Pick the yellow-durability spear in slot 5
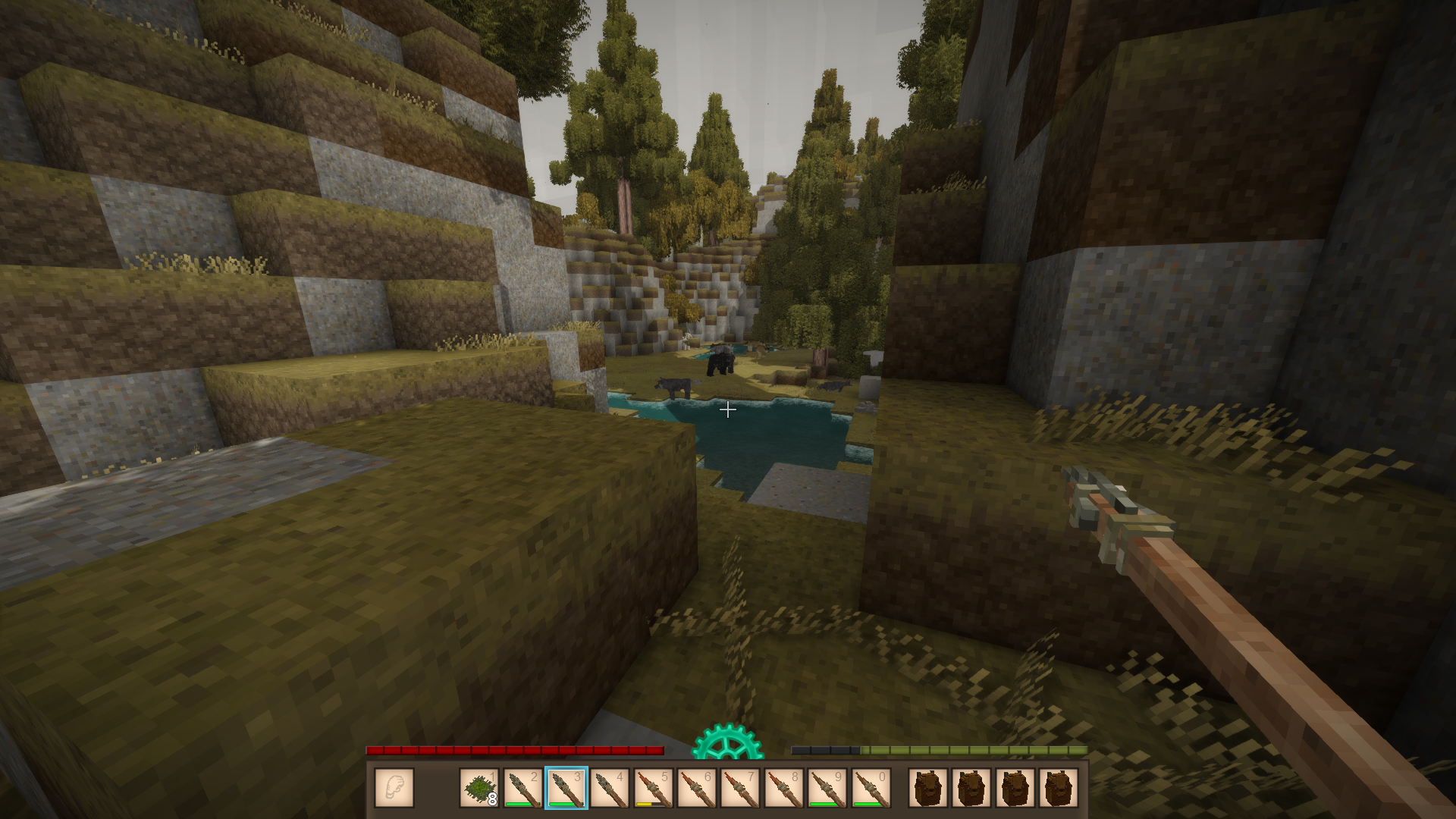The height and width of the screenshot is (819, 1456). coord(654,788)
